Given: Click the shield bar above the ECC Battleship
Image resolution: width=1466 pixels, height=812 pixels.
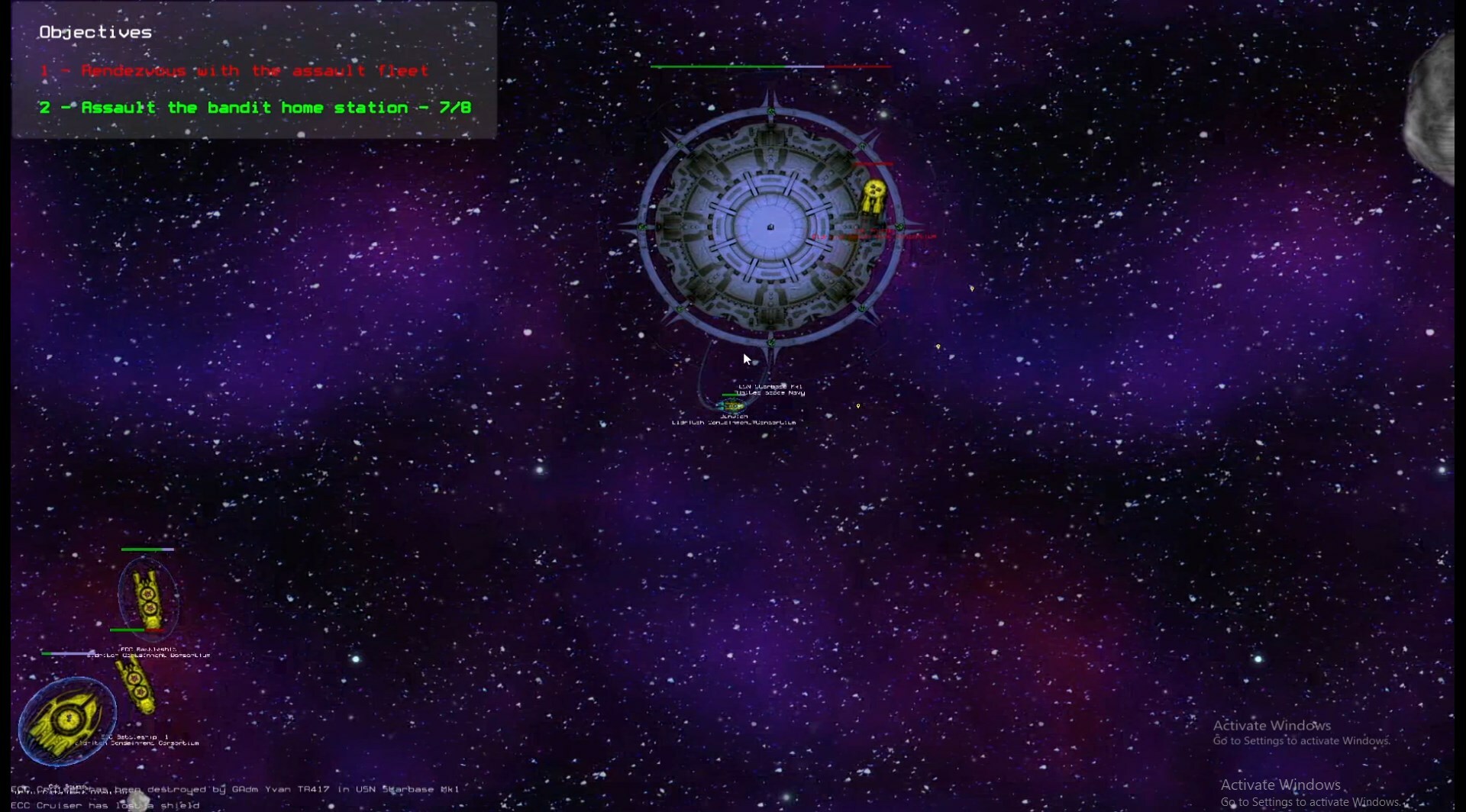Looking at the screenshot, I should pos(149,548).
